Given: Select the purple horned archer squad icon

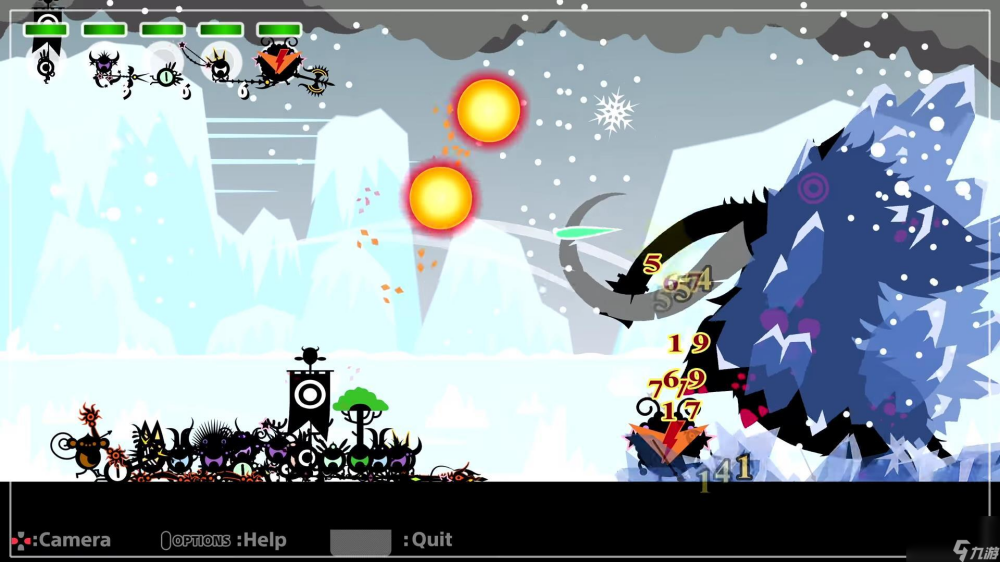Looking at the screenshot, I should coord(104,66).
